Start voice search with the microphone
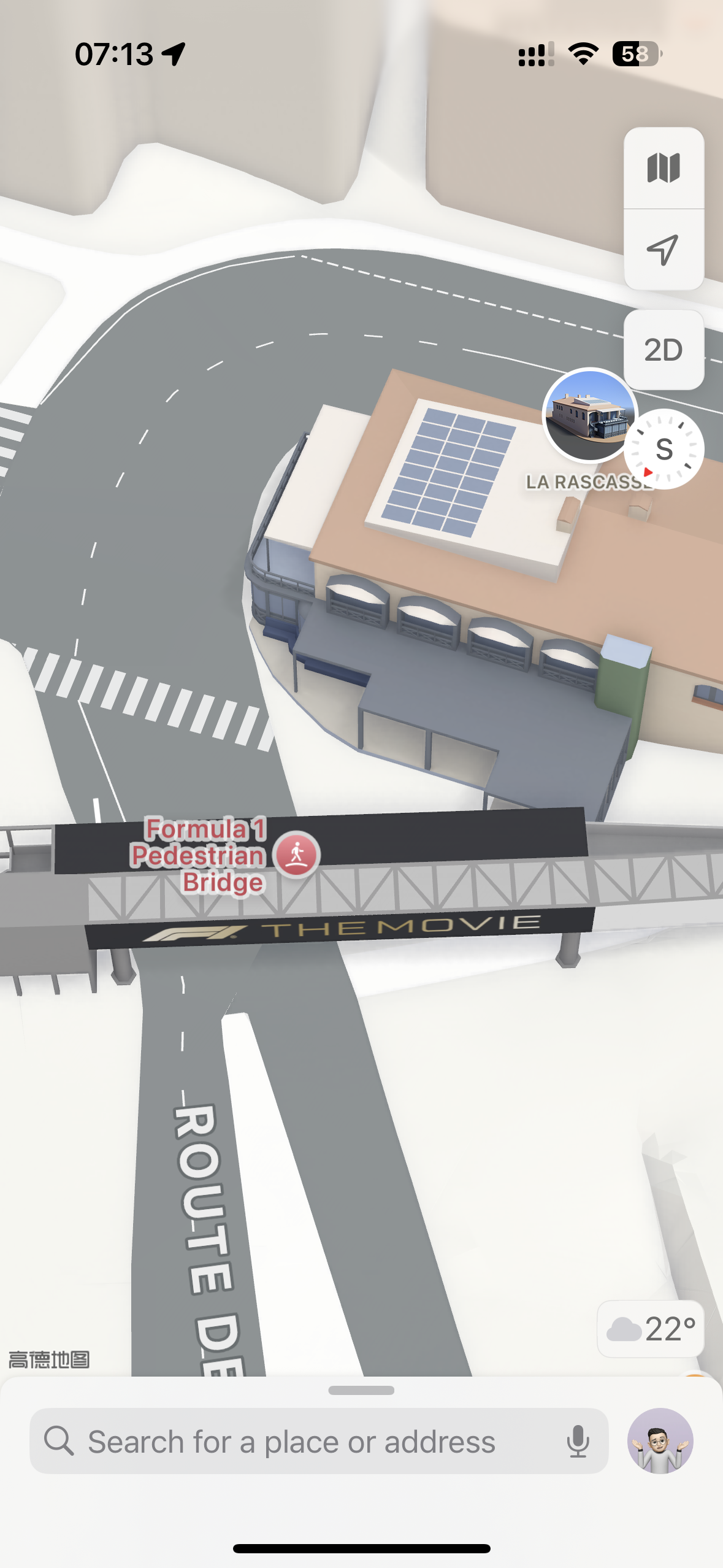Screen dimensions: 723x1568 578,1442
